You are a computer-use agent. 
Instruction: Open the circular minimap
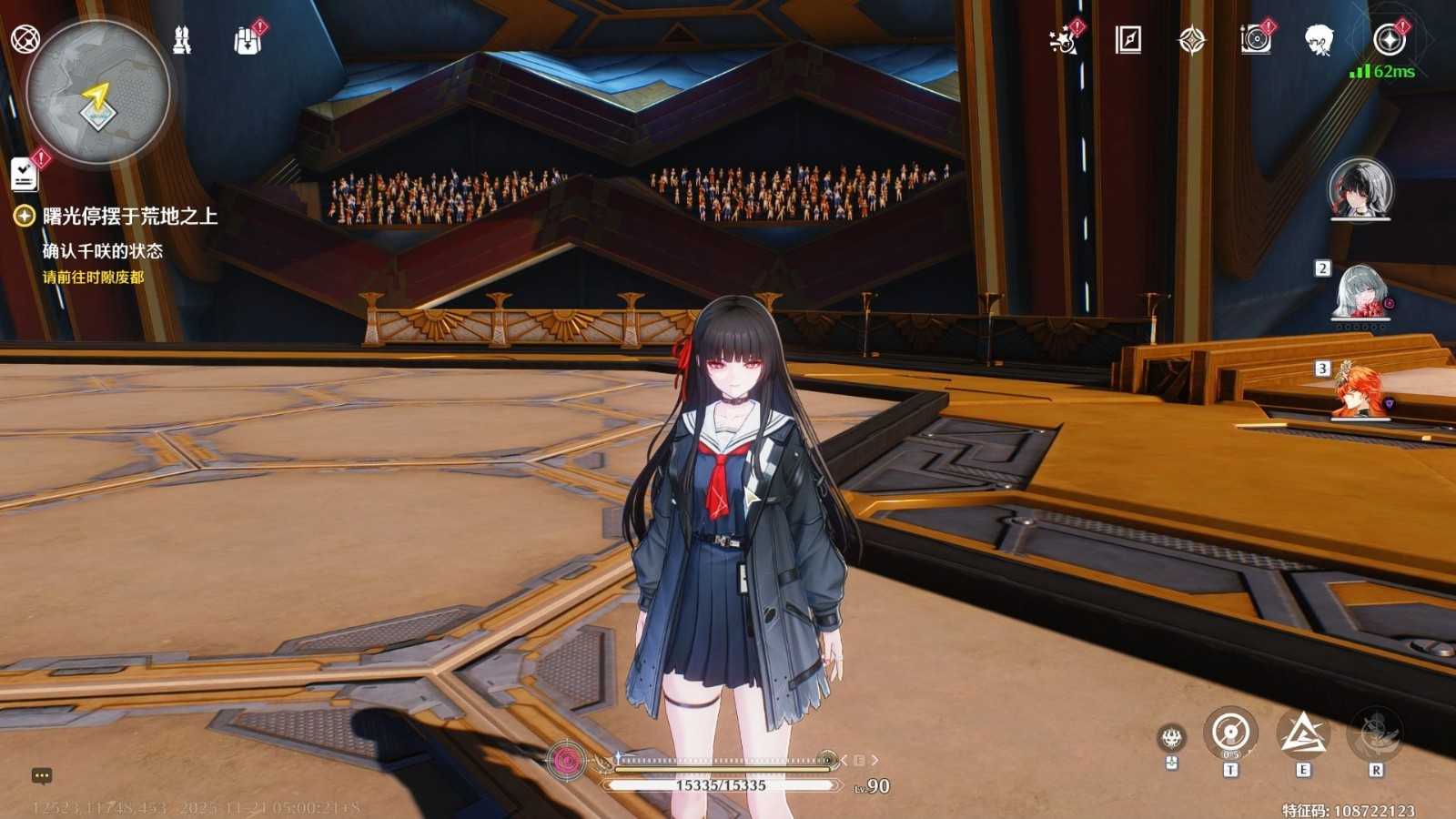(x=97, y=92)
